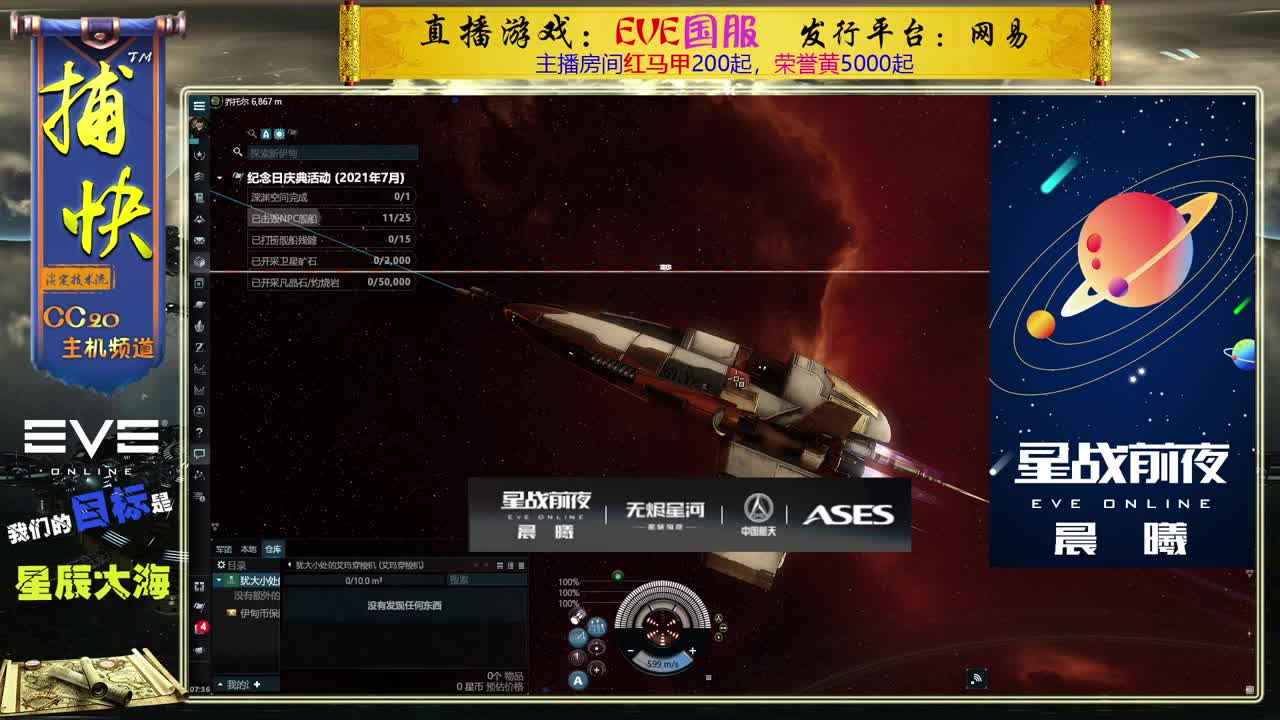1280x720 pixels.
Task: Collapse the 犹大小处 station tree entry
Action: click(218, 579)
